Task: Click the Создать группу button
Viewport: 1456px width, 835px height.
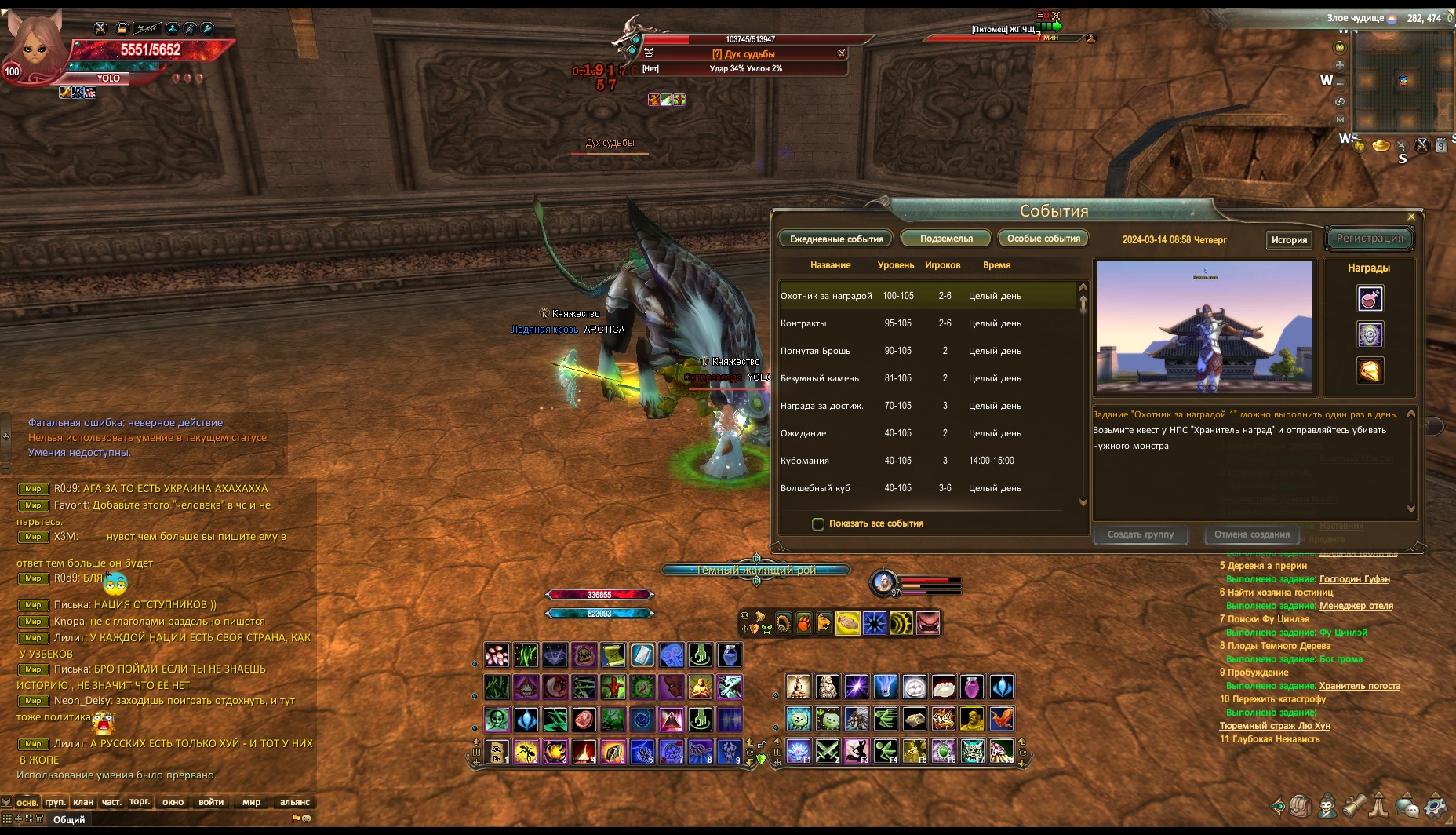Action: 1141,534
